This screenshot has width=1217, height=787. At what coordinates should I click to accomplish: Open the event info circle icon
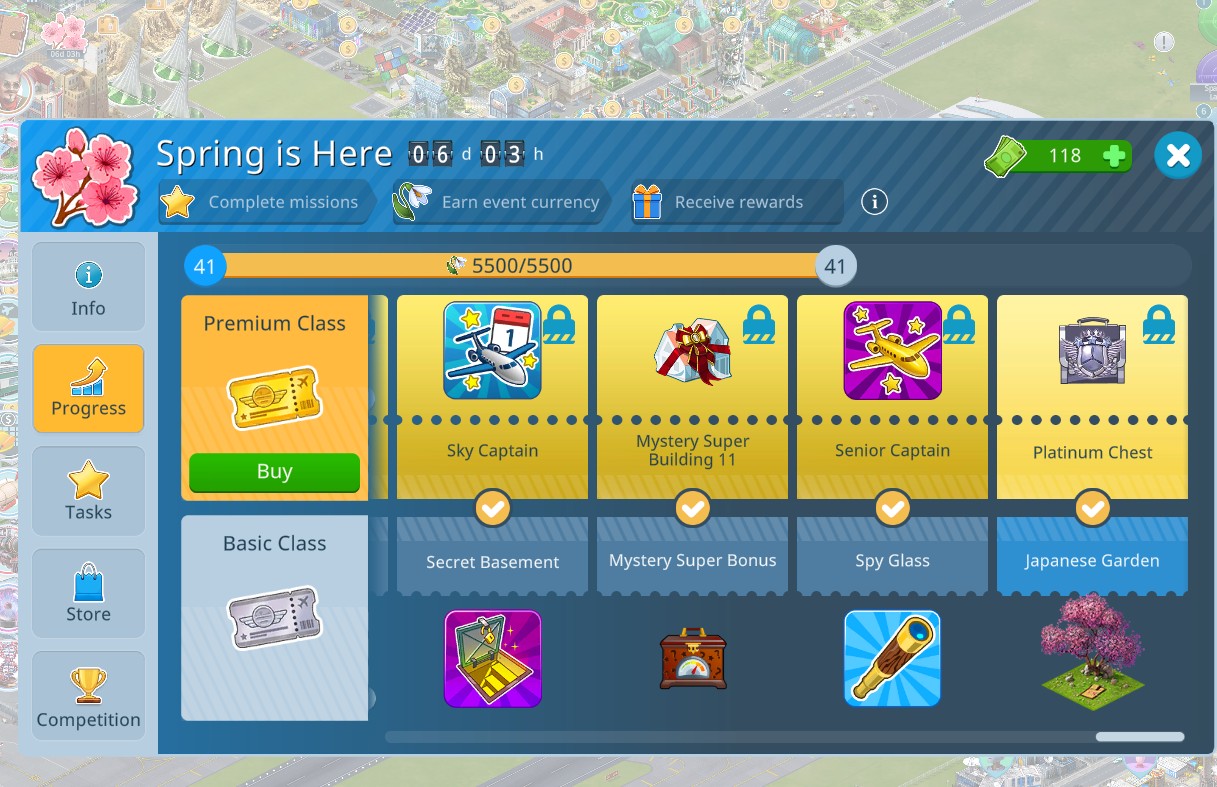pyautogui.click(x=874, y=202)
